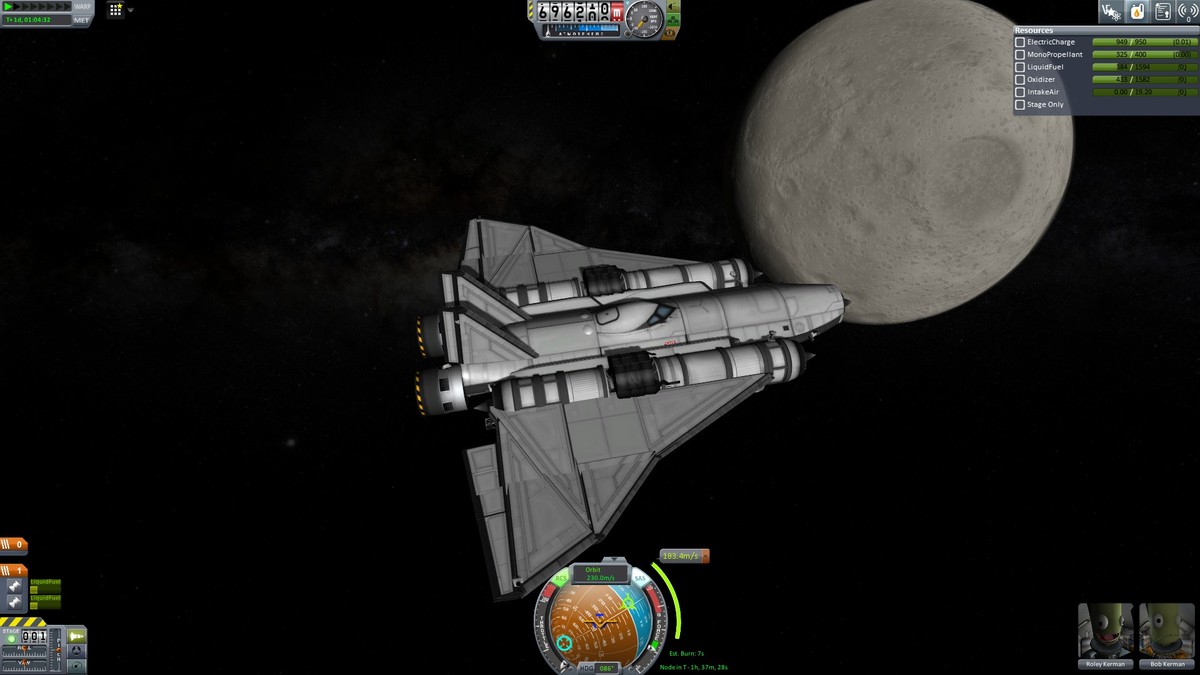Delete the 183.4m/s maneuver node
Viewport: 1200px width, 675px height.
click(x=704, y=556)
